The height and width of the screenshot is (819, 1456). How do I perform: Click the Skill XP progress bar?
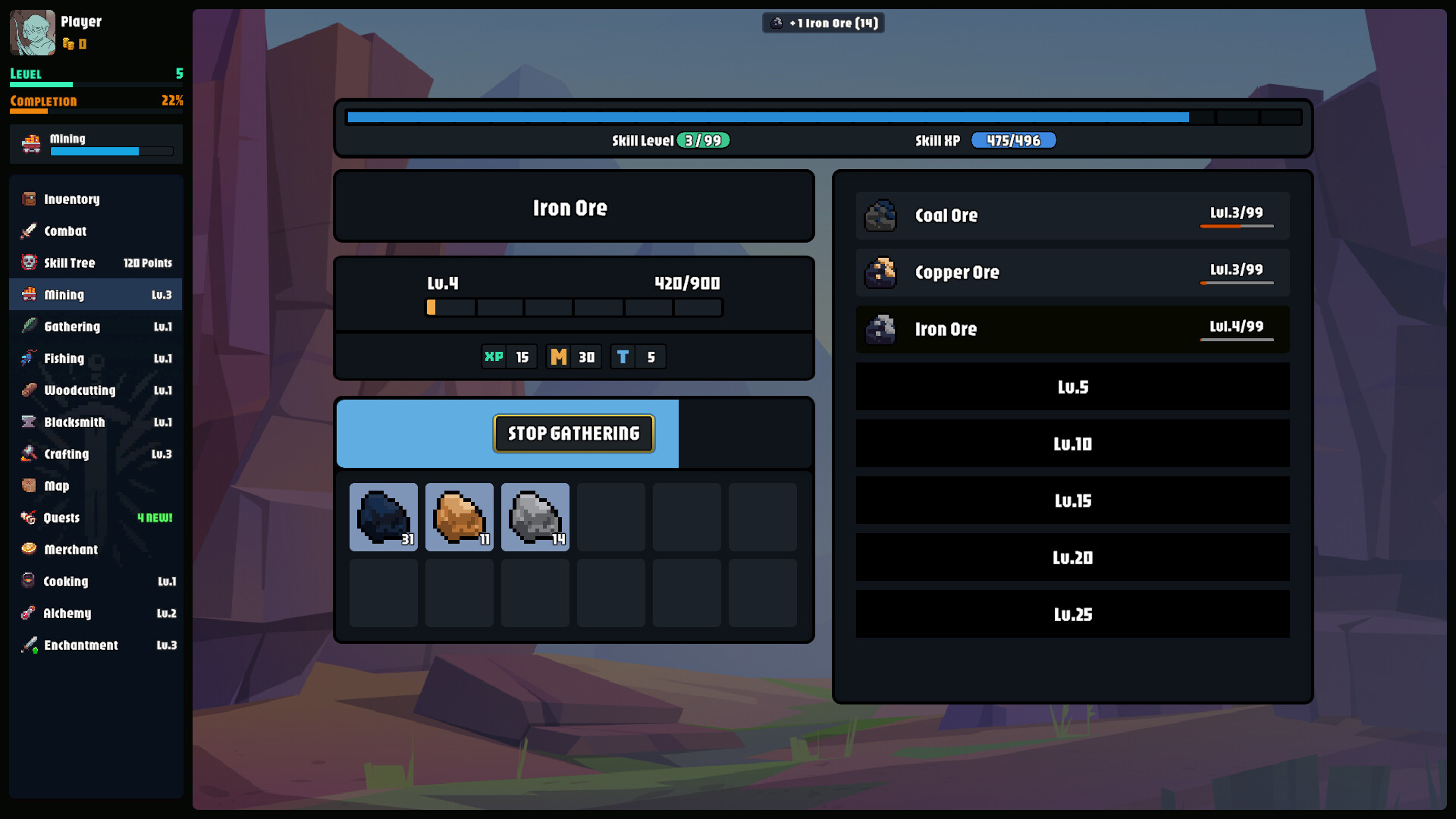pyautogui.click(x=1014, y=140)
